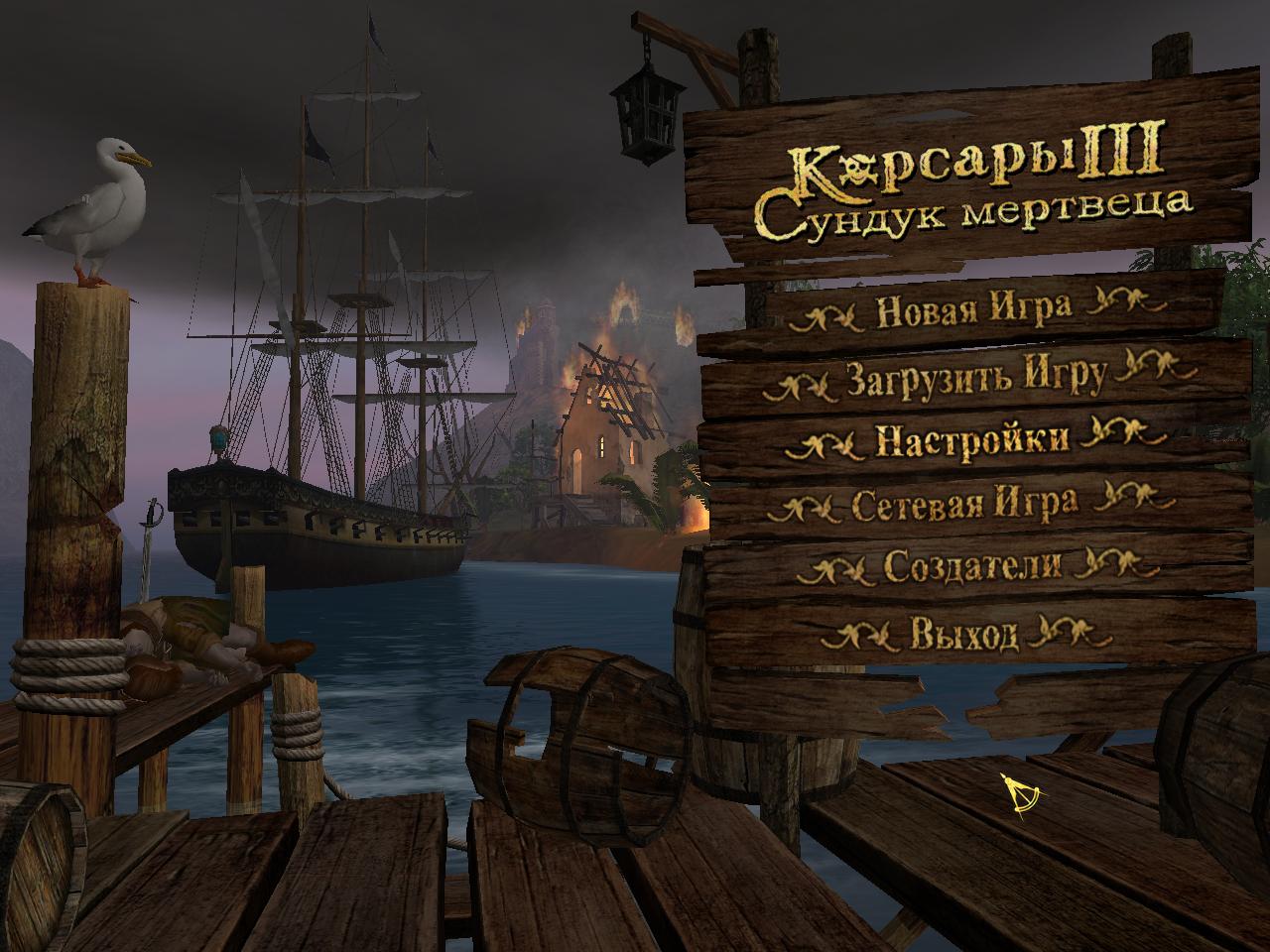Start a new game via Новая Игра

973,308
